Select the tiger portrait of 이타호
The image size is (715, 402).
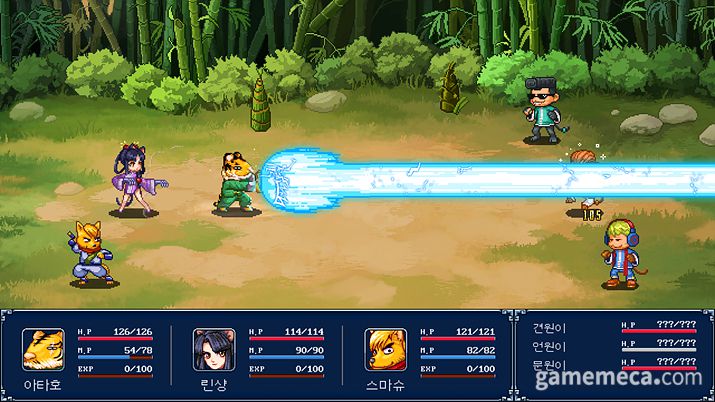[x=43, y=349]
